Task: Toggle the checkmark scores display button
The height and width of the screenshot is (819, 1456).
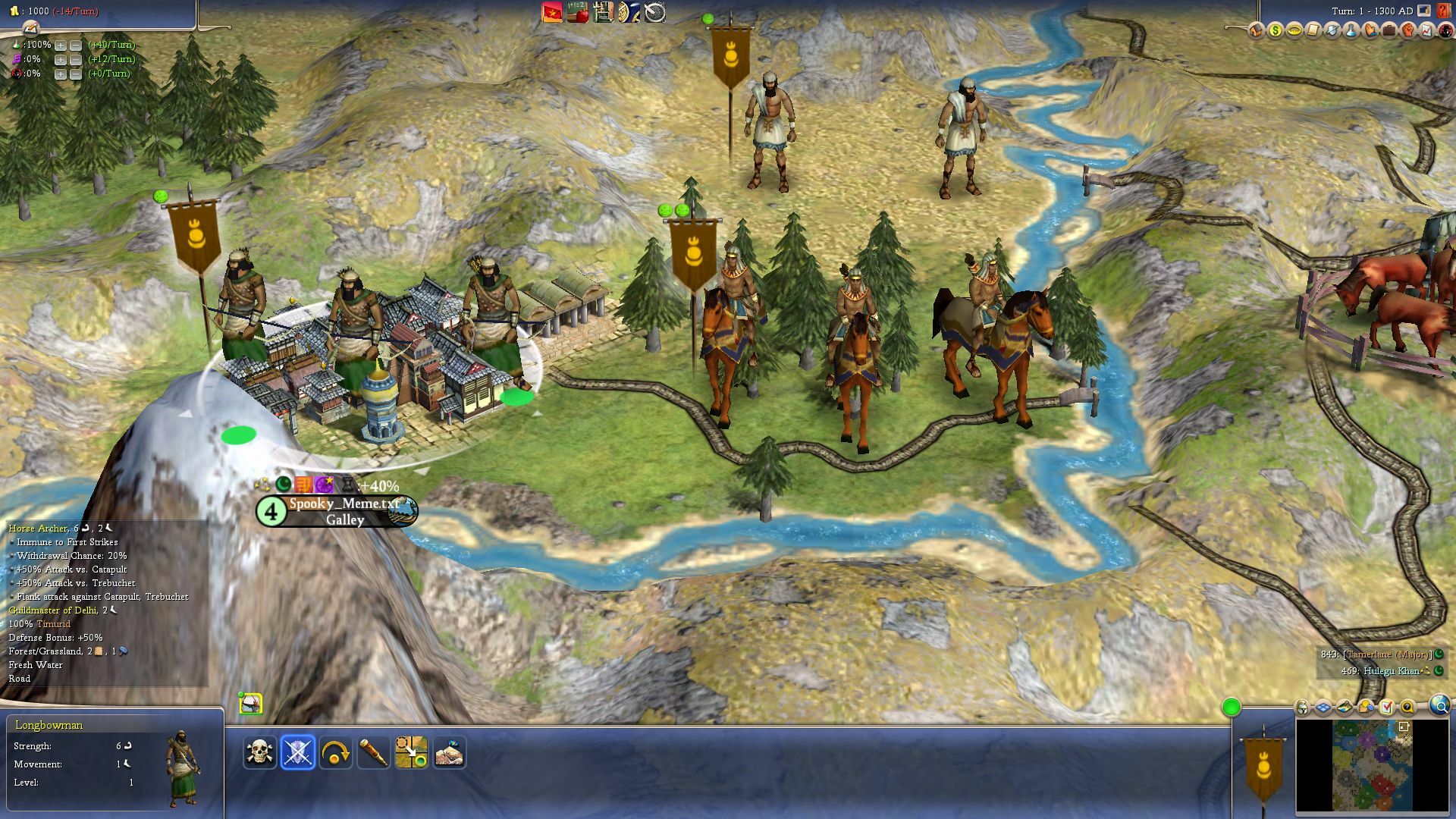Action: (1387, 708)
